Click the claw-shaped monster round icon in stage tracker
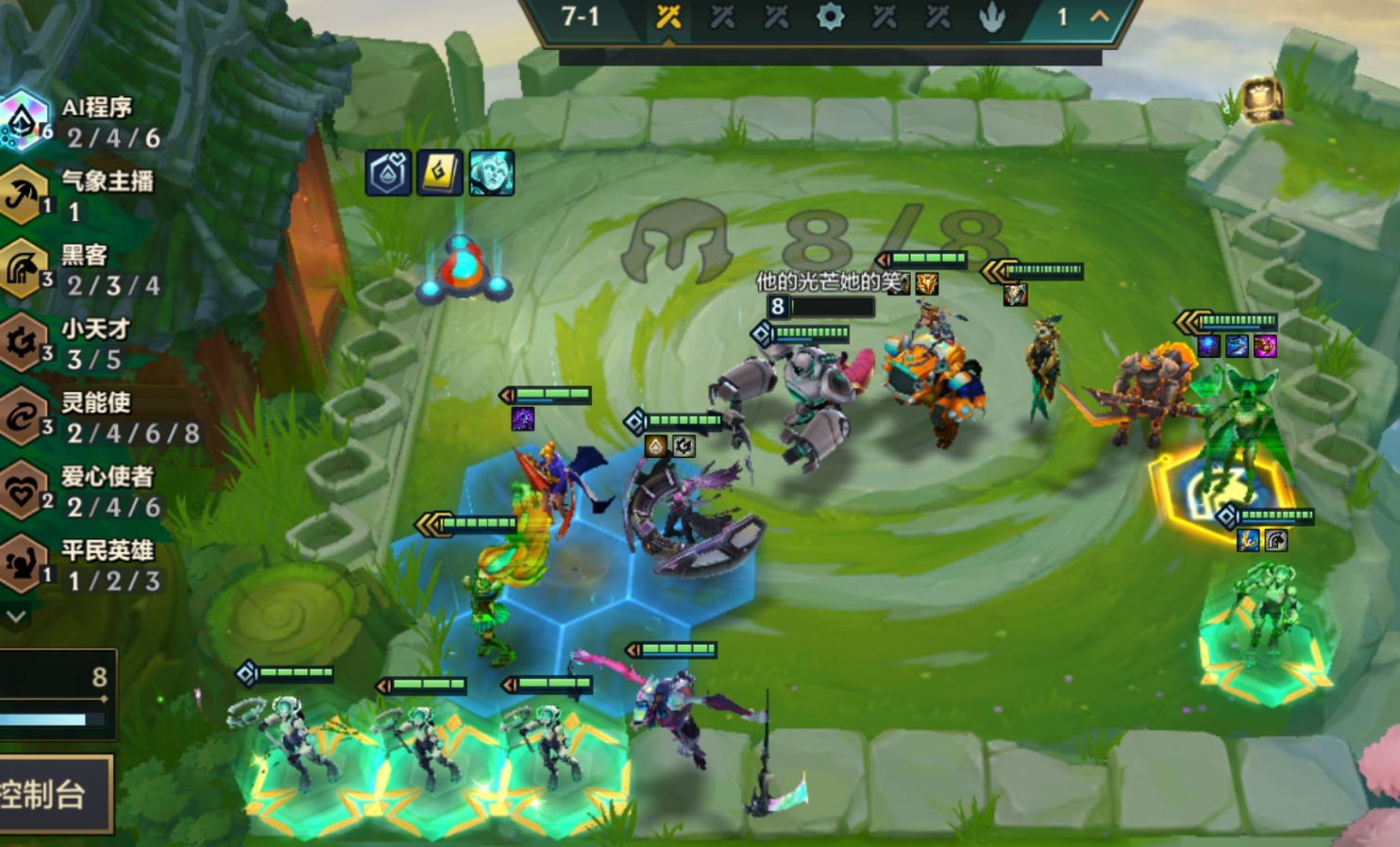Viewport: 1400px width, 847px height. [991, 17]
